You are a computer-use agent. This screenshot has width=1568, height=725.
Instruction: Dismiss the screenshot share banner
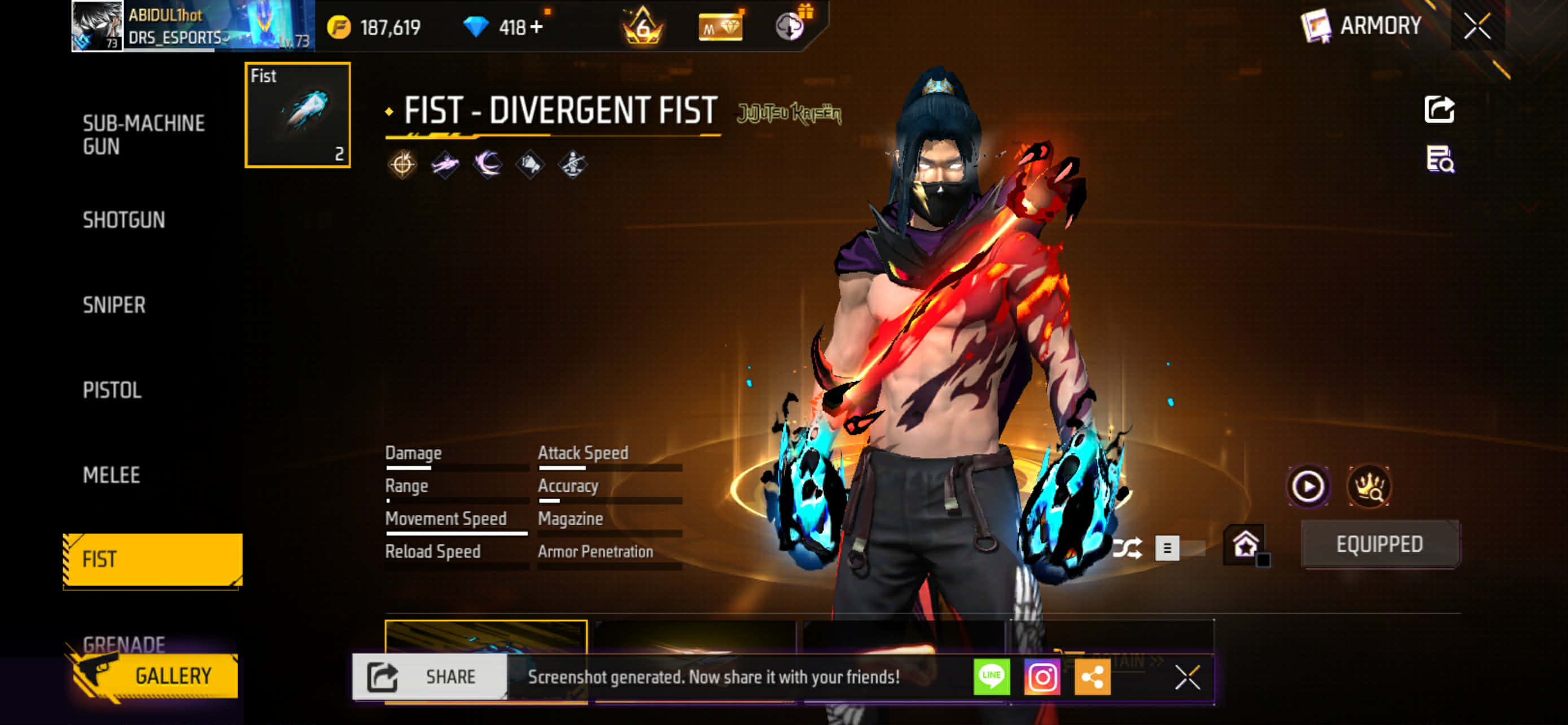coord(1186,677)
